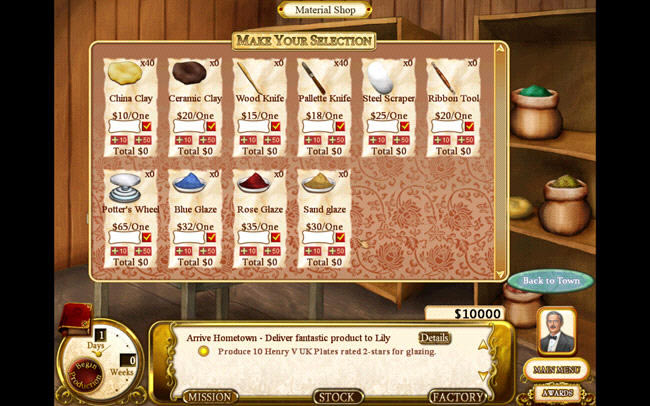650x406 pixels.
Task: Add 50 Ceramic Clay to order
Action: [207, 140]
